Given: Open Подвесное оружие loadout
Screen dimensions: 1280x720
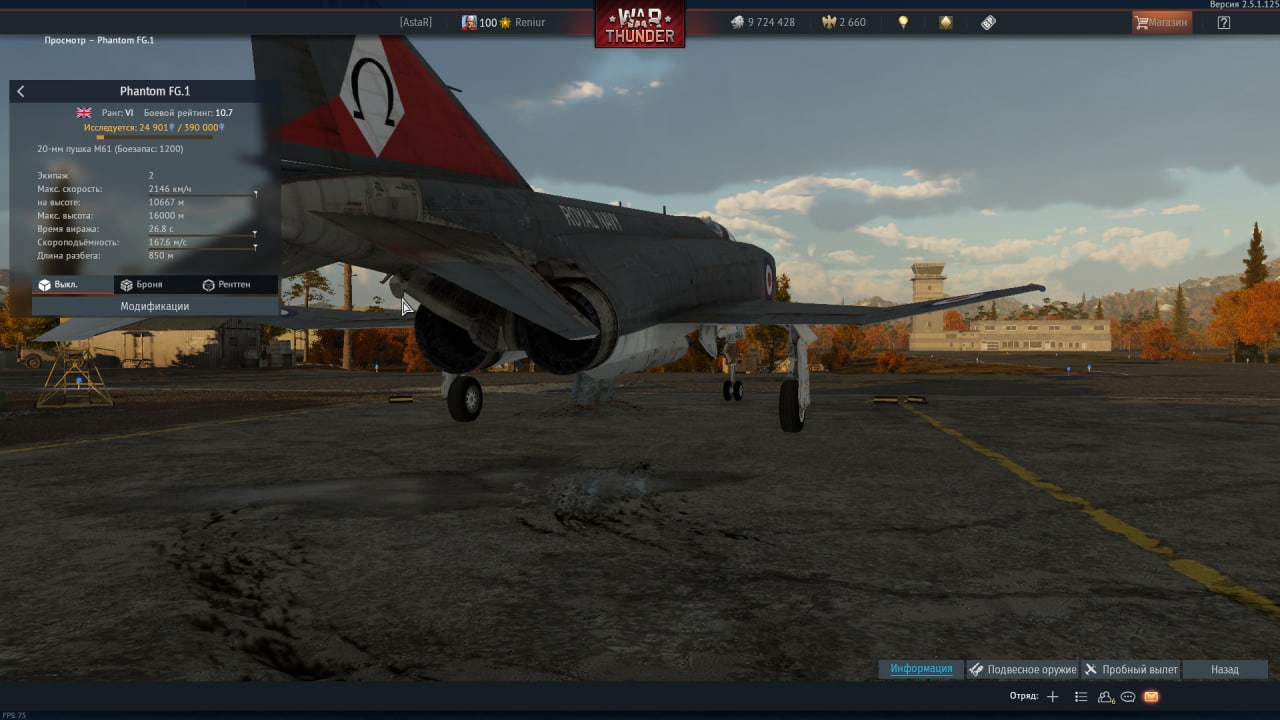Looking at the screenshot, I should (x=1023, y=669).
